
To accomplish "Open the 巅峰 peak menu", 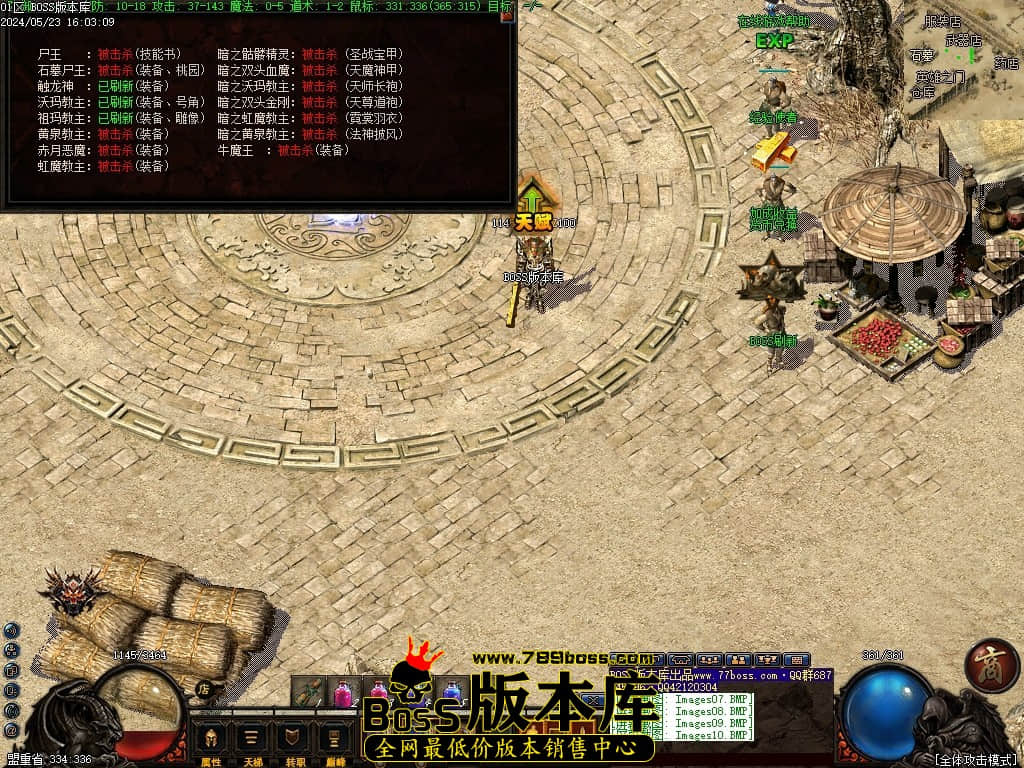I will (334, 740).
